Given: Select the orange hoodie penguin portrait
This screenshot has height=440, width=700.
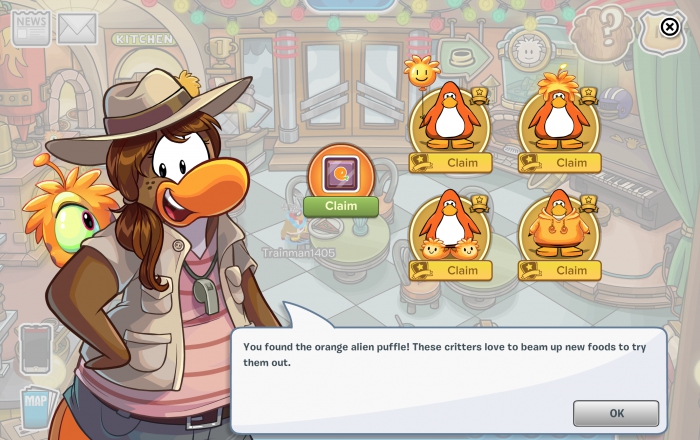Looking at the screenshot, I should (x=558, y=225).
